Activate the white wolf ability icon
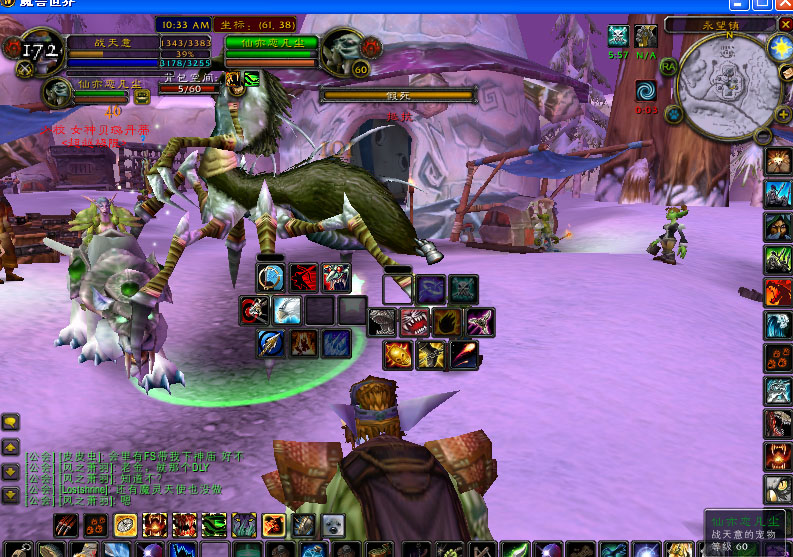Screen dimensions: 793x557 click(x=287, y=311)
